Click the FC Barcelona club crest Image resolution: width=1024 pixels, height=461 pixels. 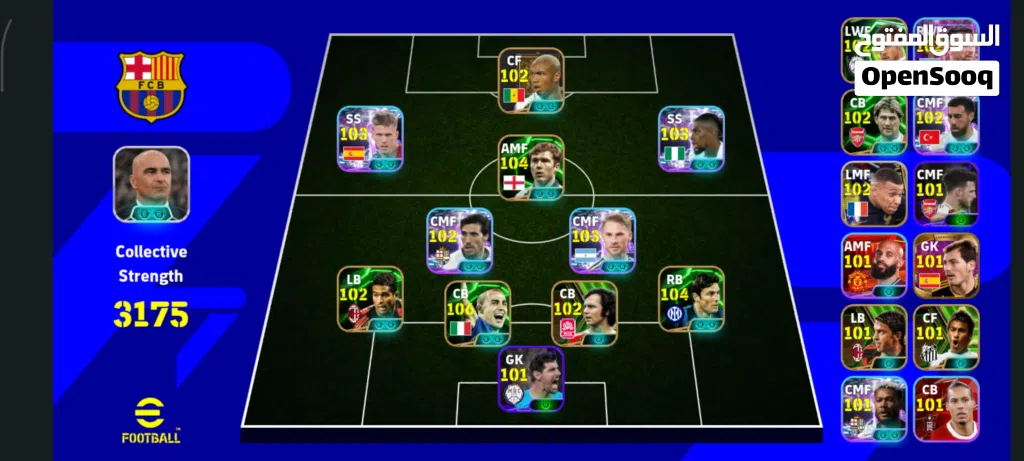coord(151,86)
